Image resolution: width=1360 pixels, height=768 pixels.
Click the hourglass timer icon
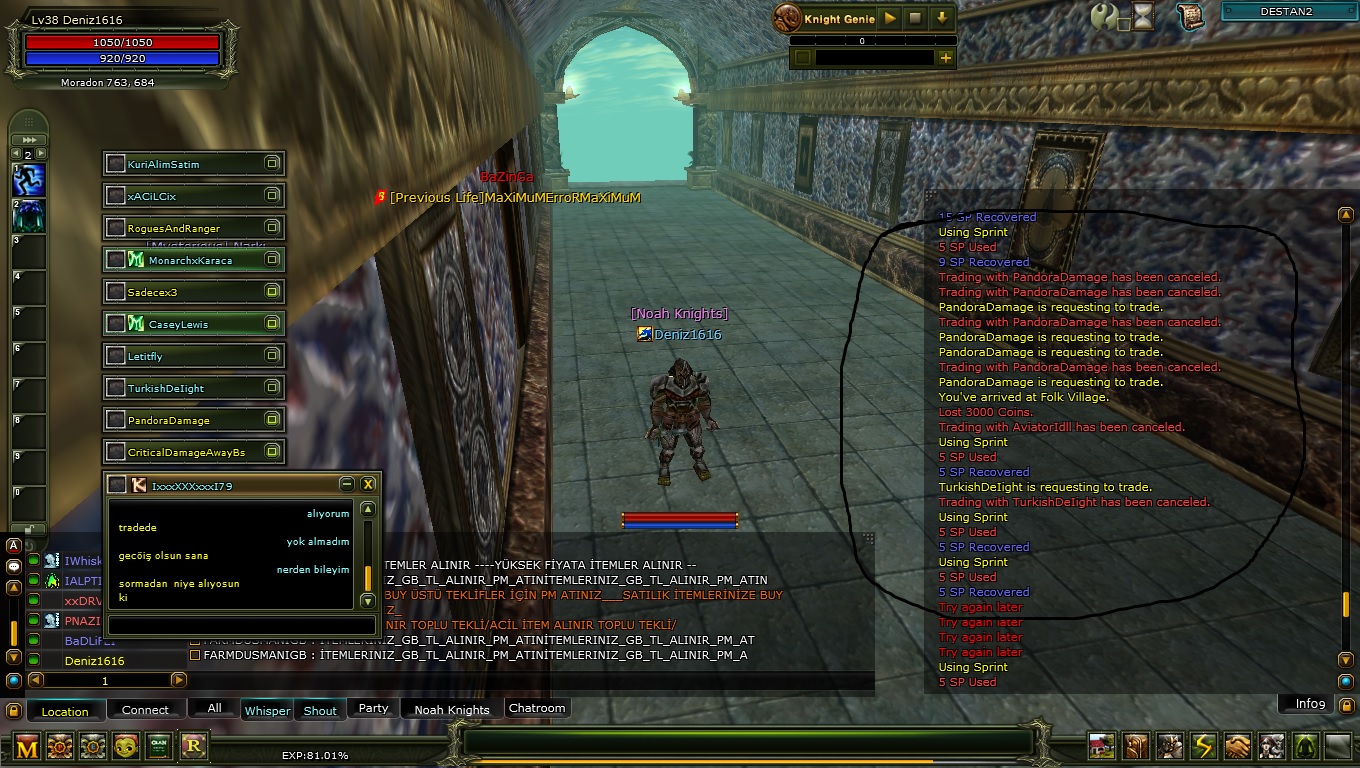tap(1141, 17)
